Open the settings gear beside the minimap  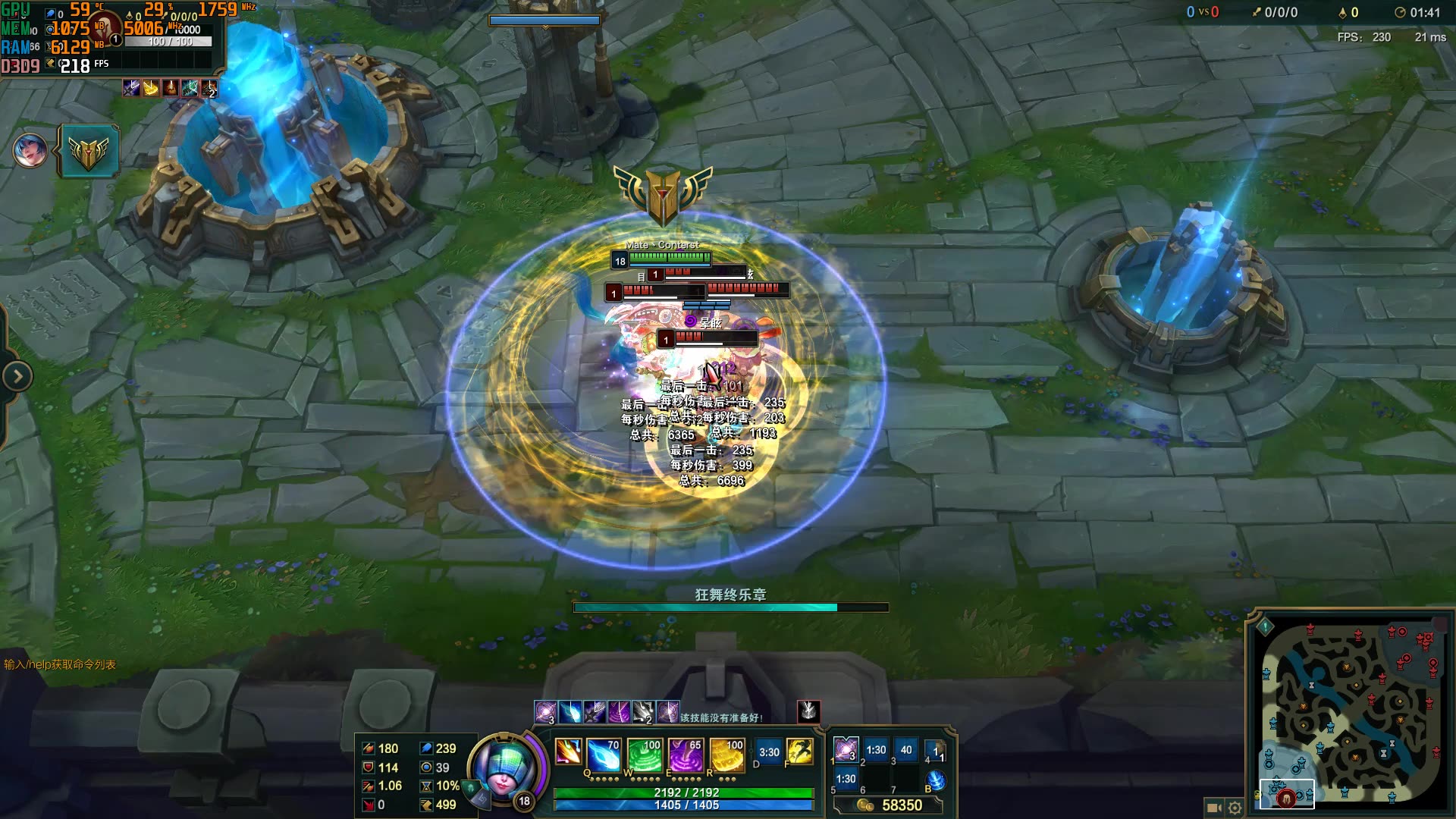pyautogui.click(x=1235, y=808)
